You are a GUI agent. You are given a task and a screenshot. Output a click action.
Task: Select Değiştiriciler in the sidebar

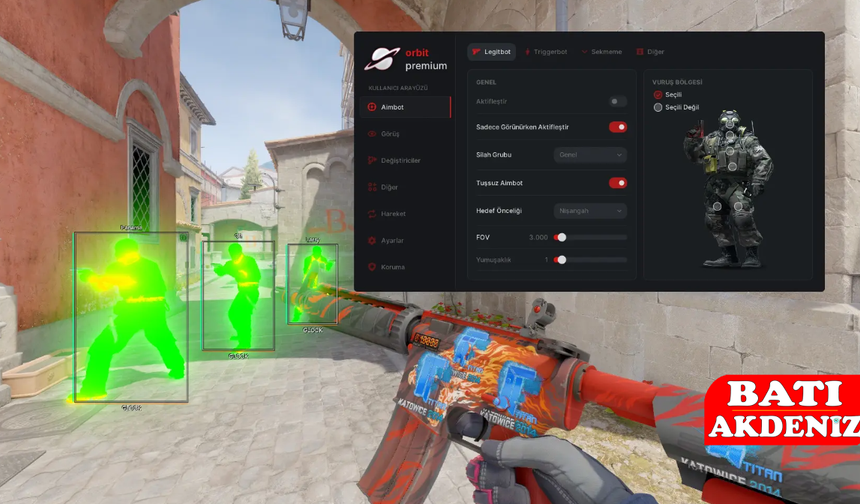coord(400,160)
